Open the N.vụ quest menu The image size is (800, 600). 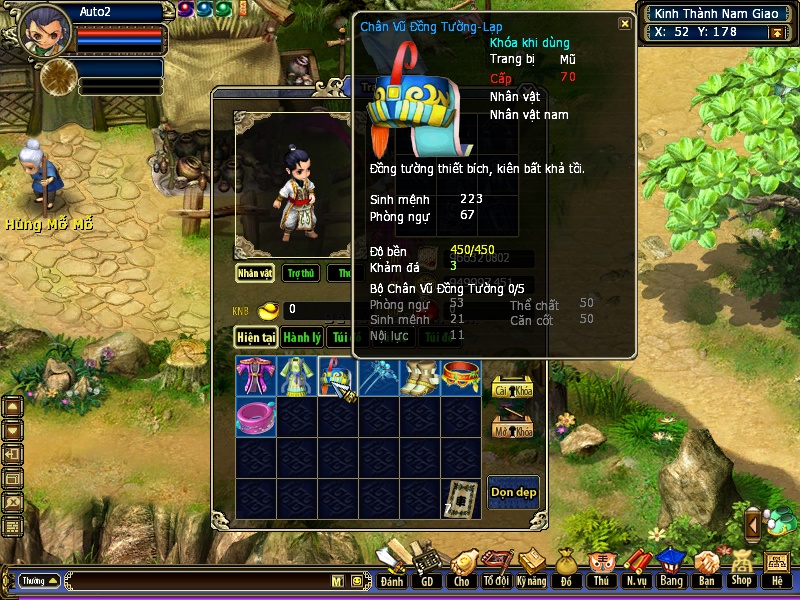click(636, 567)
